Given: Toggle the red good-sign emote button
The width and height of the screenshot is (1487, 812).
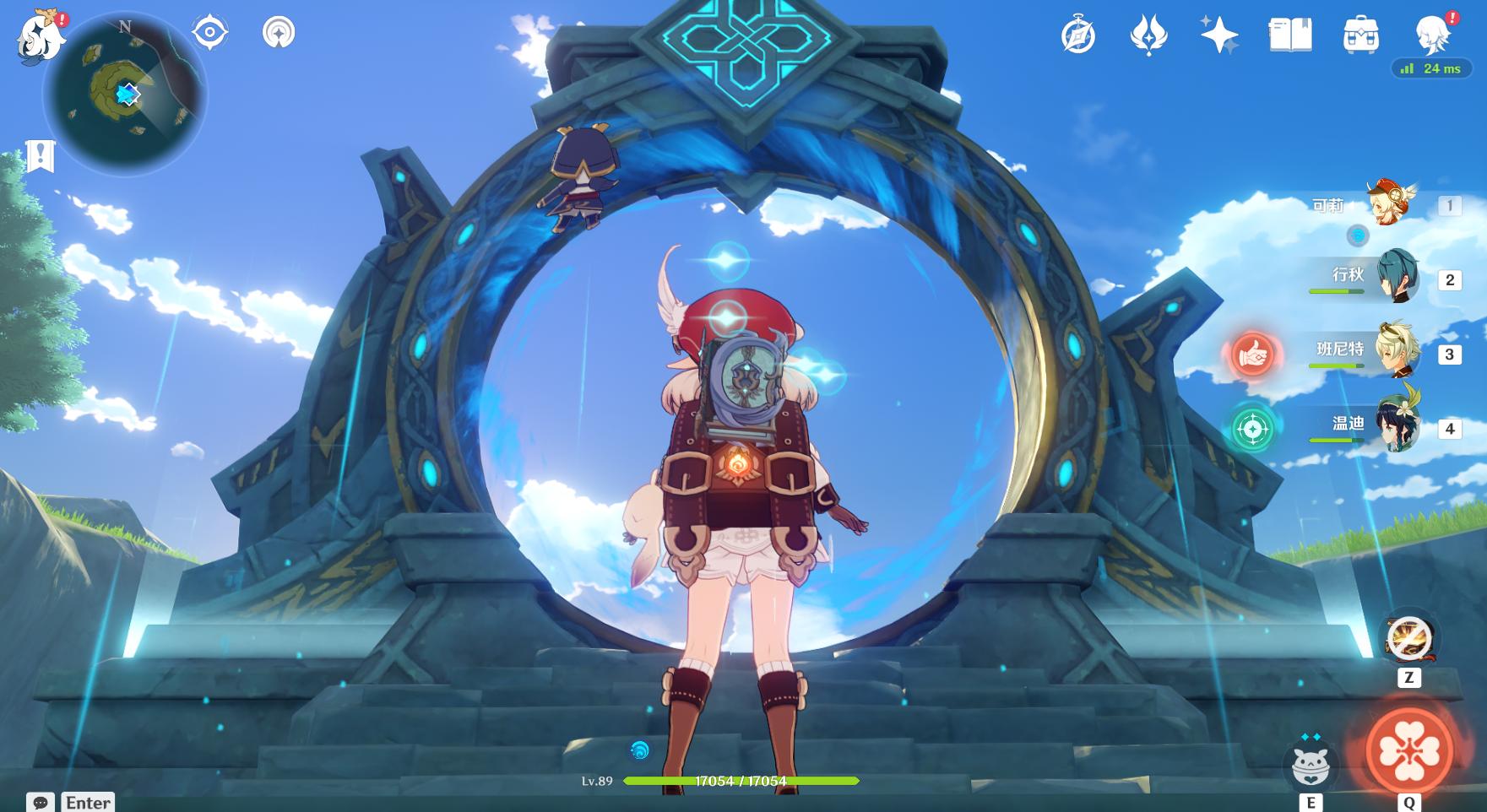Looking at the screenshot, I should [1252, 355].
